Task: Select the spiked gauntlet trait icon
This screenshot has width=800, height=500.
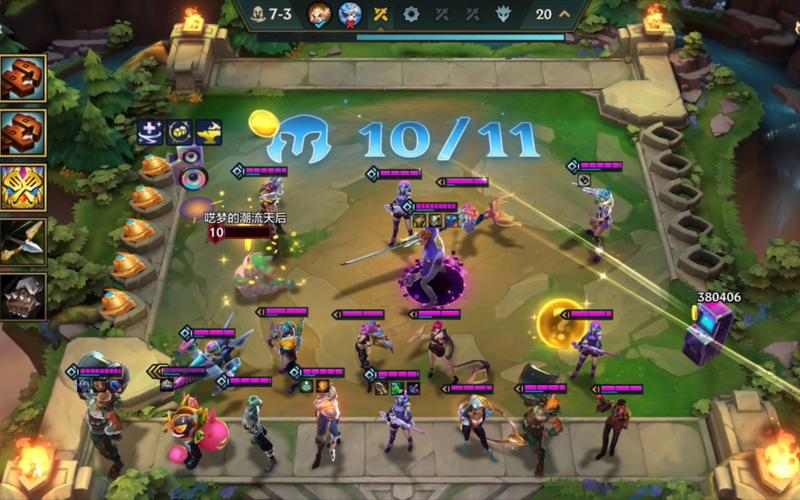Action: click(23, 296)
